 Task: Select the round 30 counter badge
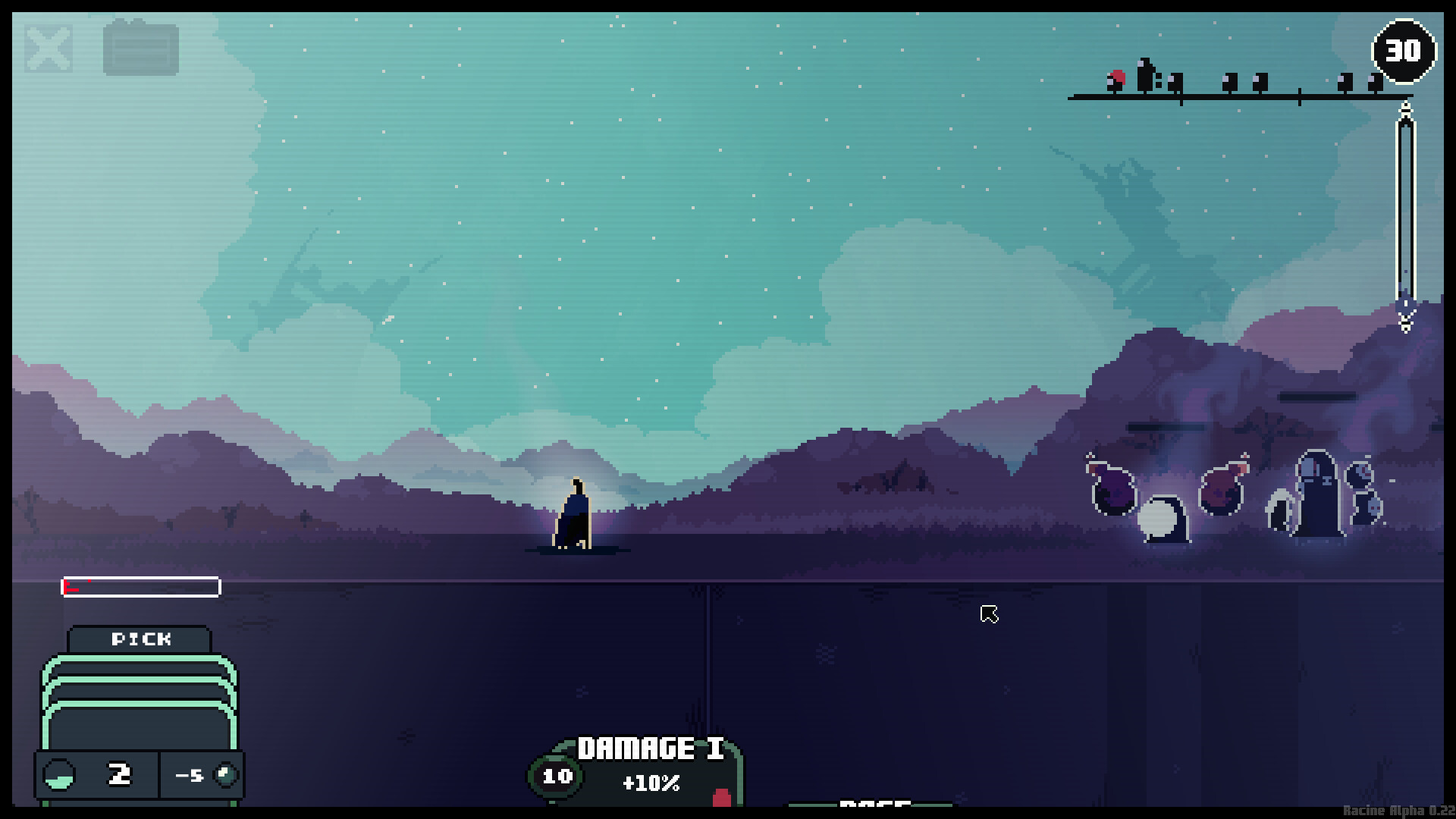click(1403, 50)
